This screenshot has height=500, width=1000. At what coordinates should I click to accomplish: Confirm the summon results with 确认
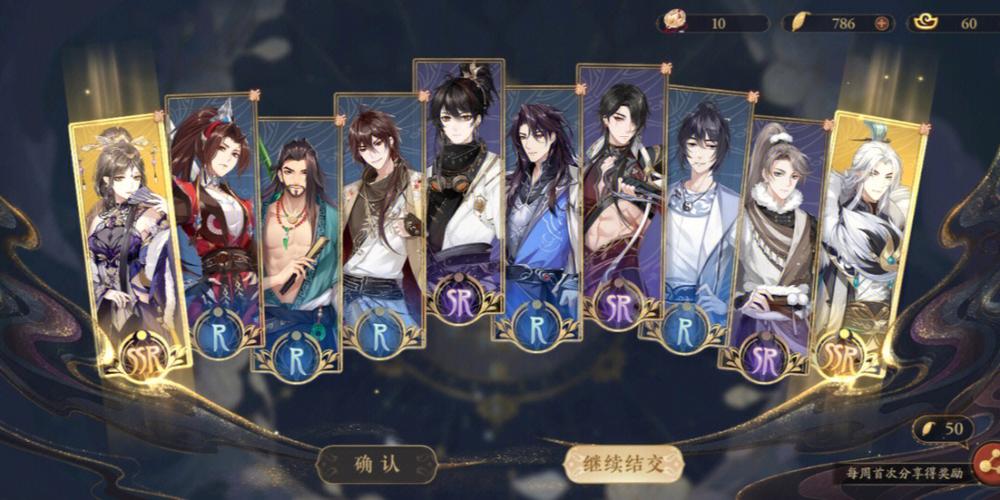pyautogui.click(x=376, y=463)
